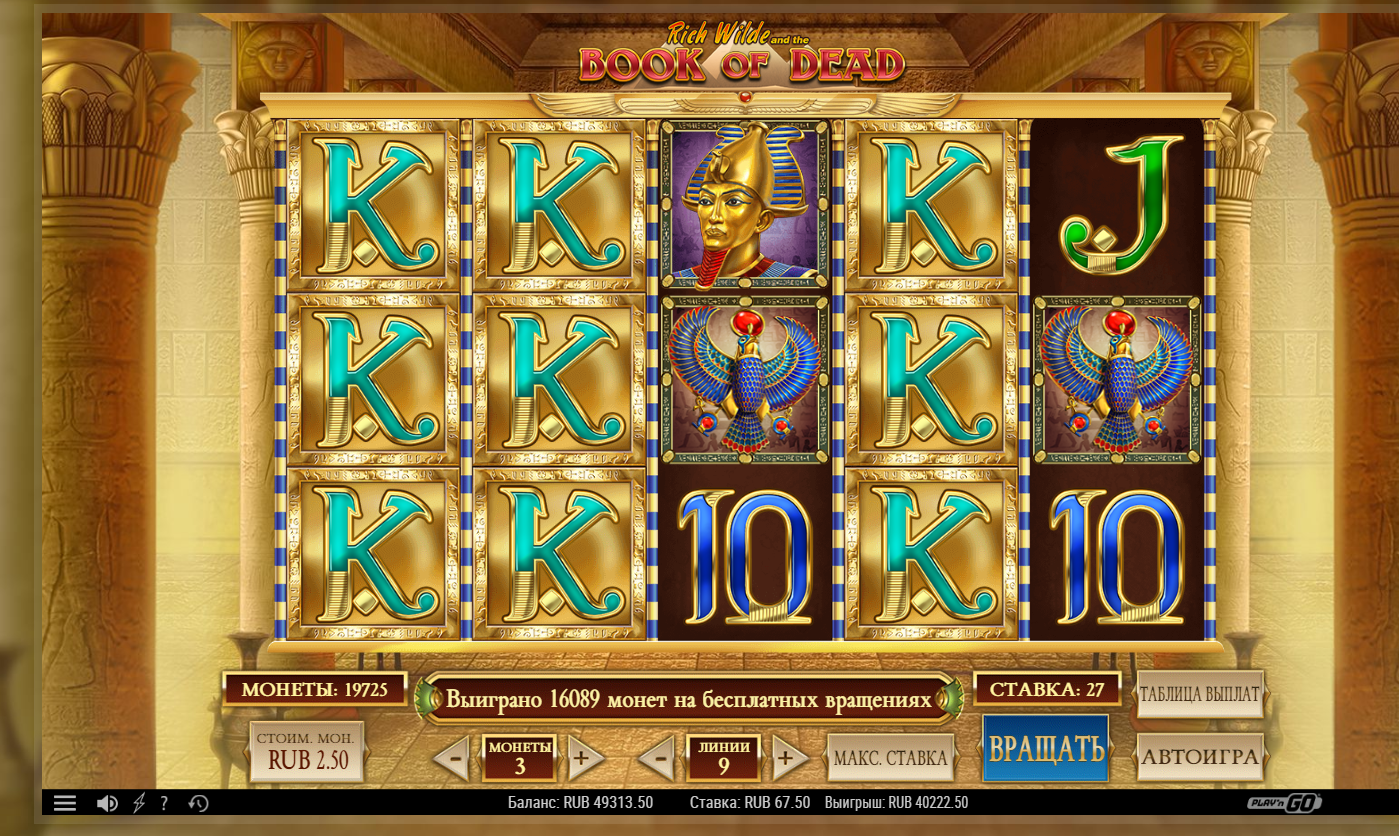Change the coin value RUB 2.50
The image size is (1399, 836).
click(307, 752)
